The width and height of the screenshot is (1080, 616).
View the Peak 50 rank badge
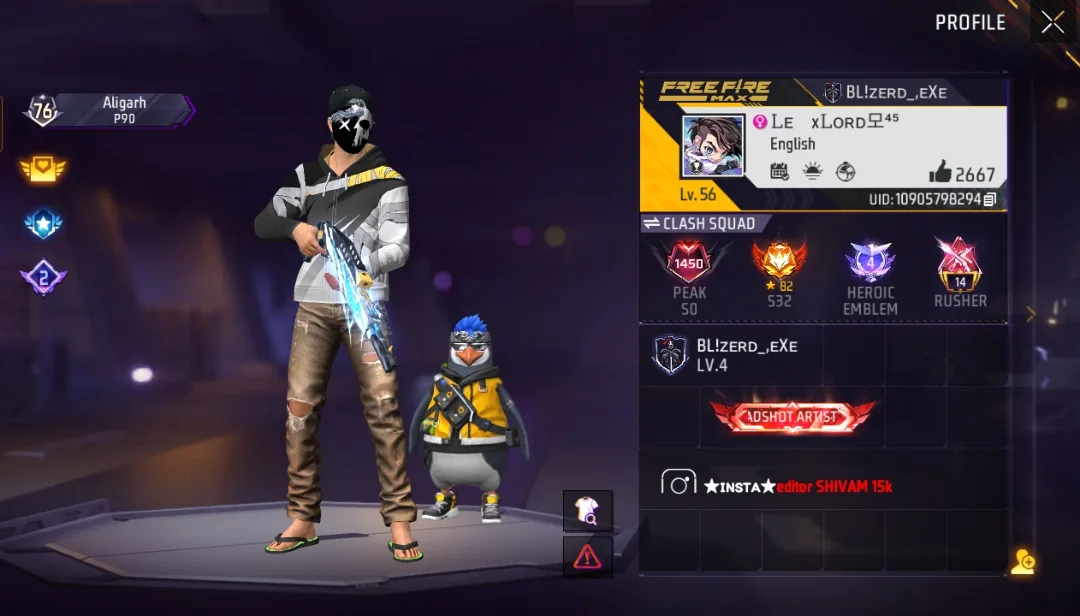pos(689,264)
